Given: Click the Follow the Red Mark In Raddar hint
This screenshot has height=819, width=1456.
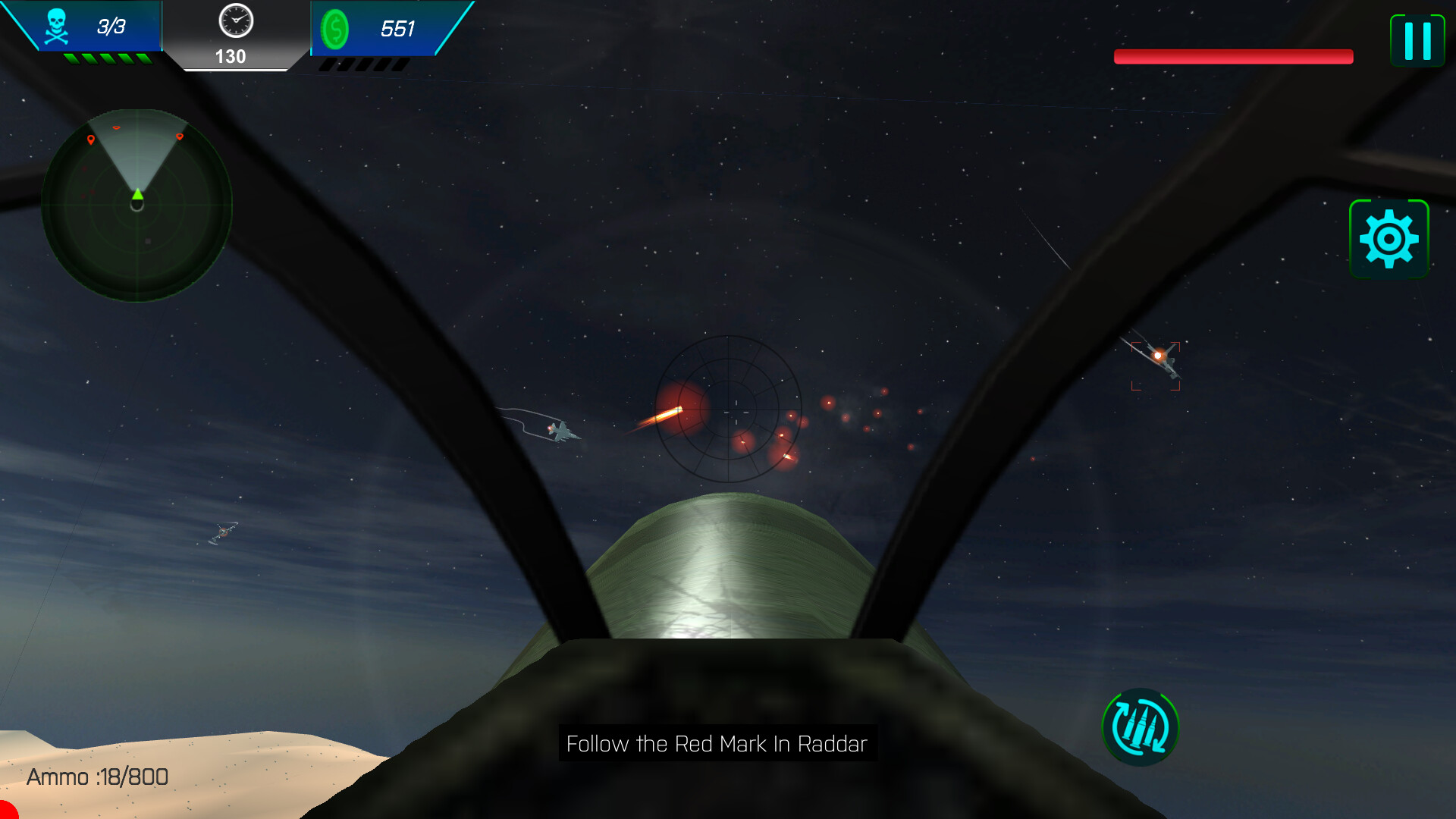Looking at the screenshot, I should 716,744.
